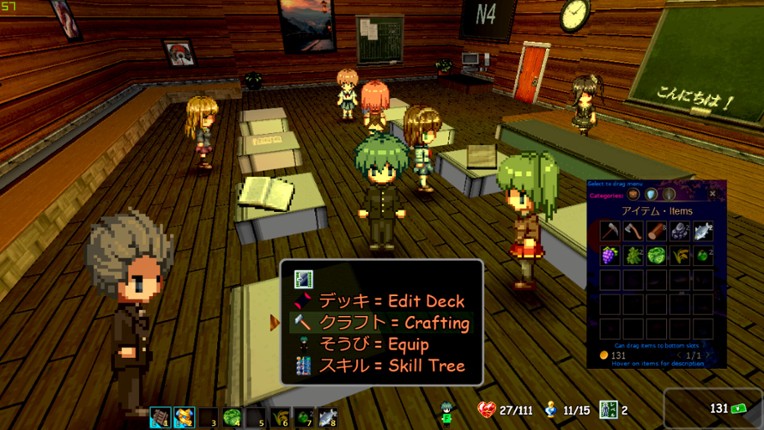The height and width of the screenshot is (430, 764).
Task: Select the purple grapes item
Action: point(609,256)
